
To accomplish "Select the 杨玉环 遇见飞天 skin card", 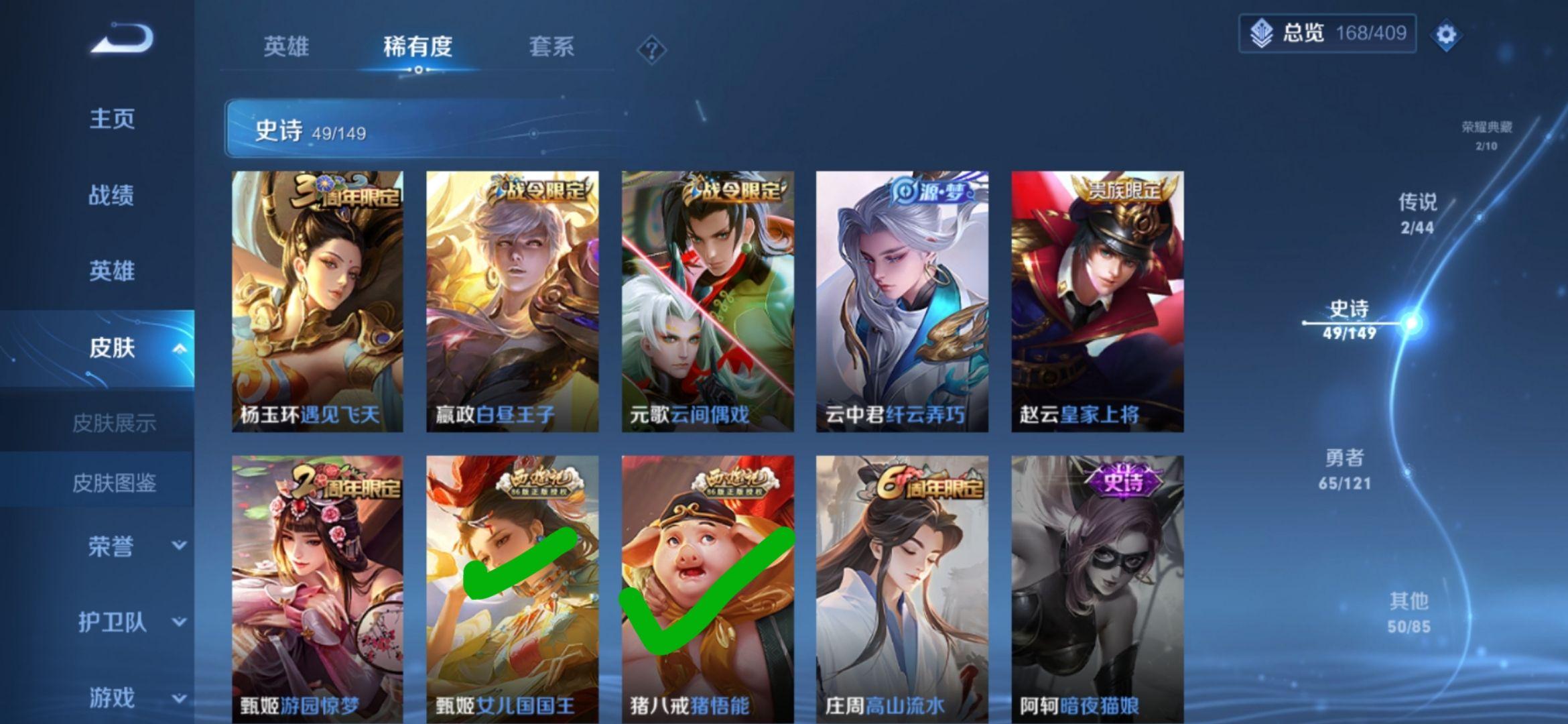I will point(318,301).
